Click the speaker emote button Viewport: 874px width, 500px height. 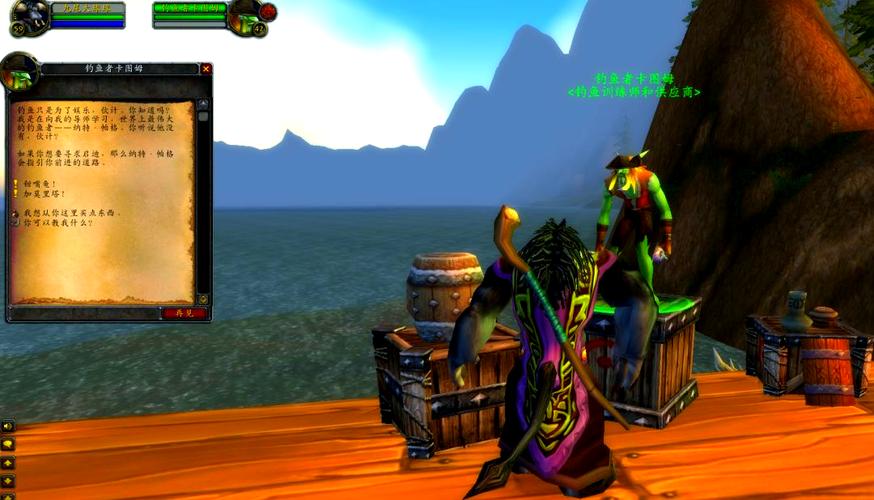point(8,425)
